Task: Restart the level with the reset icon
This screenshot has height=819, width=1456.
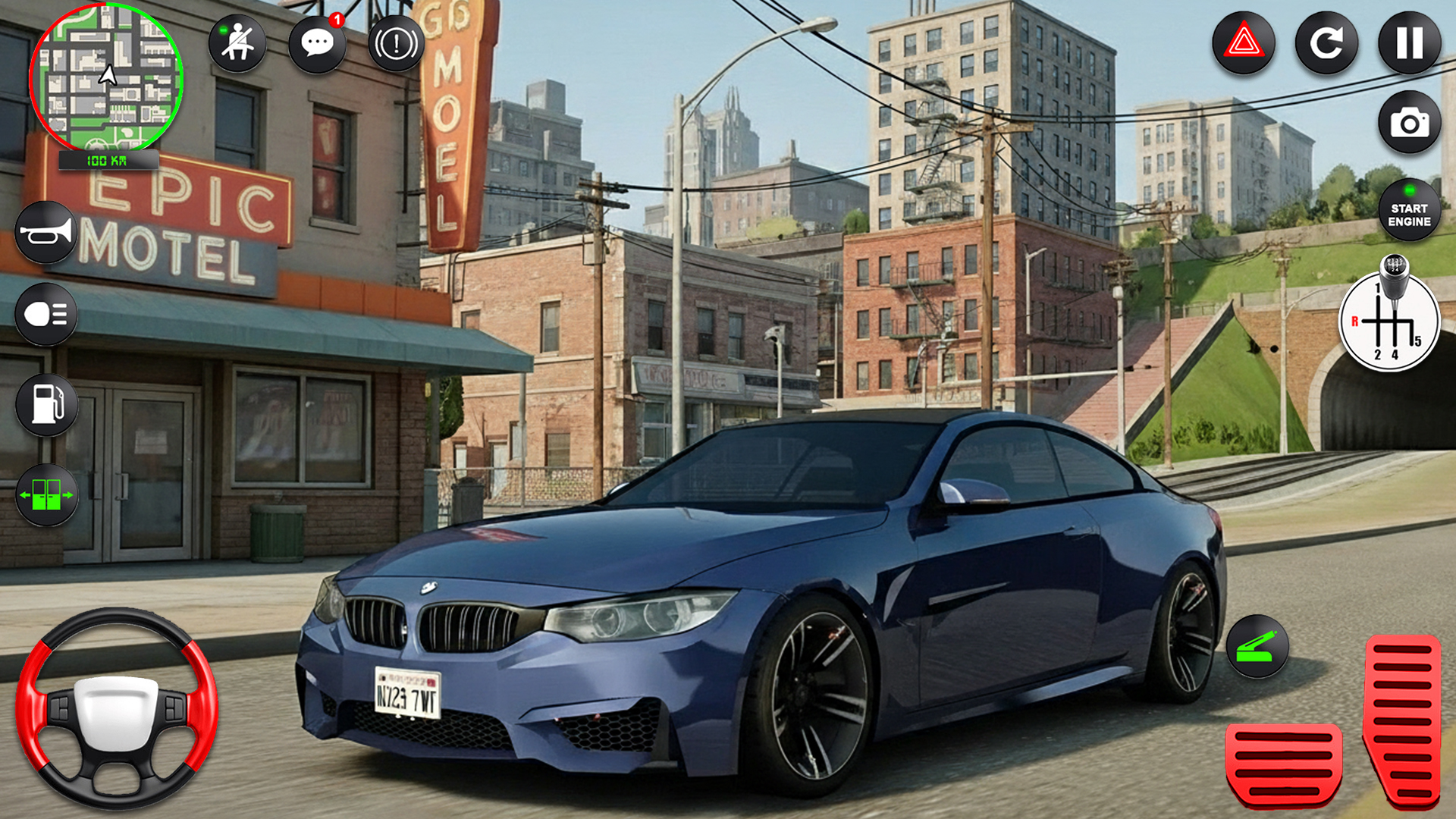Action: [1326, 43]
